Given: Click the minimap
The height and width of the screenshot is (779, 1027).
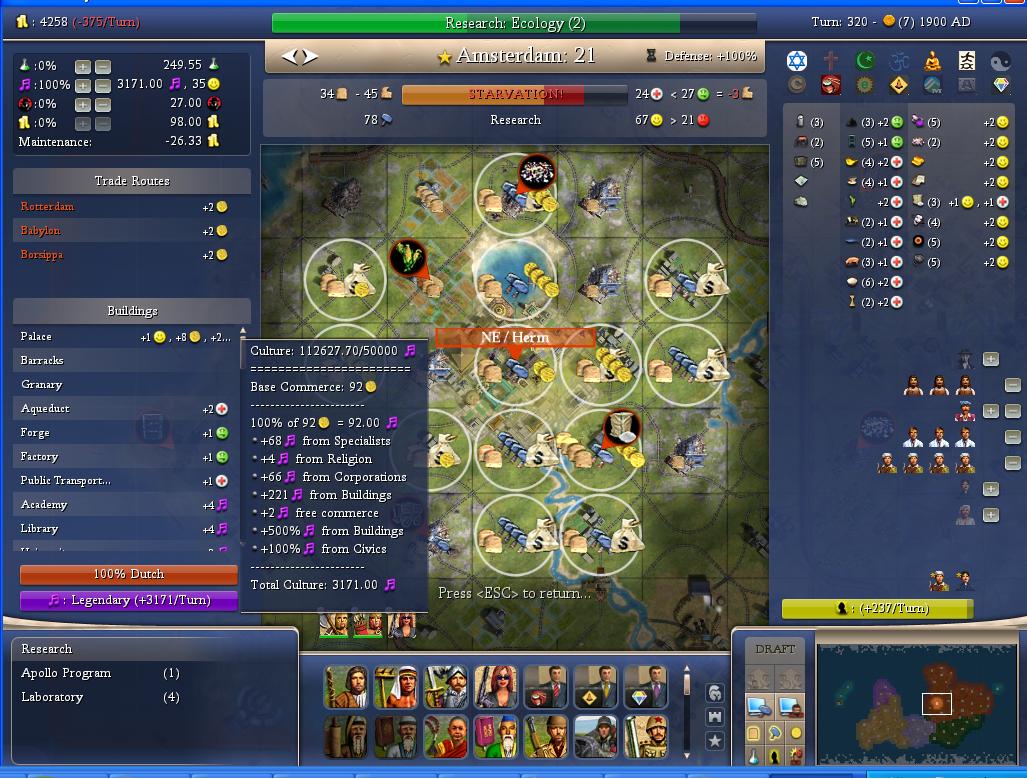Looking at the screenshot, I should coord(916,704).
